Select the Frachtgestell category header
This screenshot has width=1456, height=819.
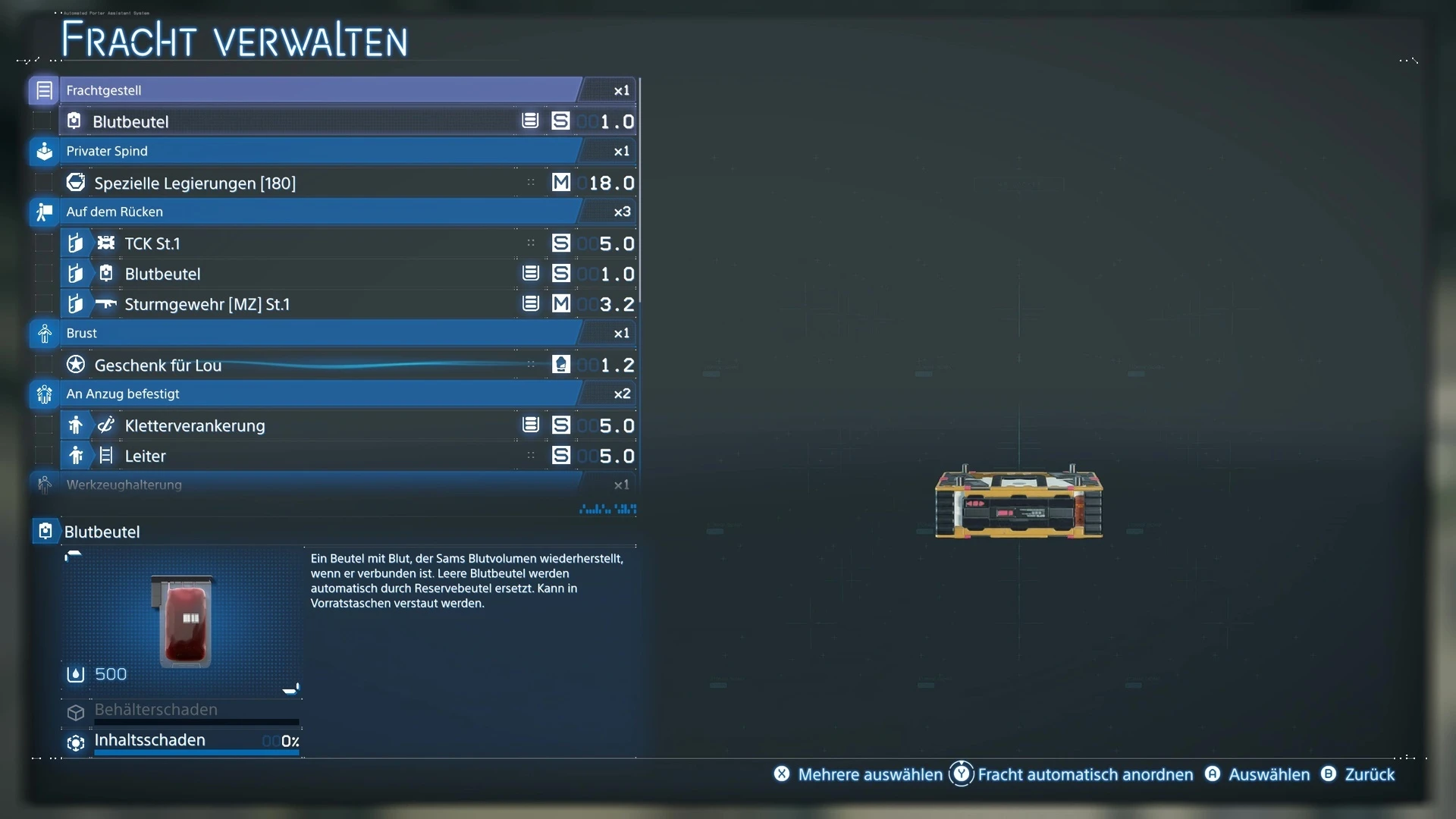318,90
